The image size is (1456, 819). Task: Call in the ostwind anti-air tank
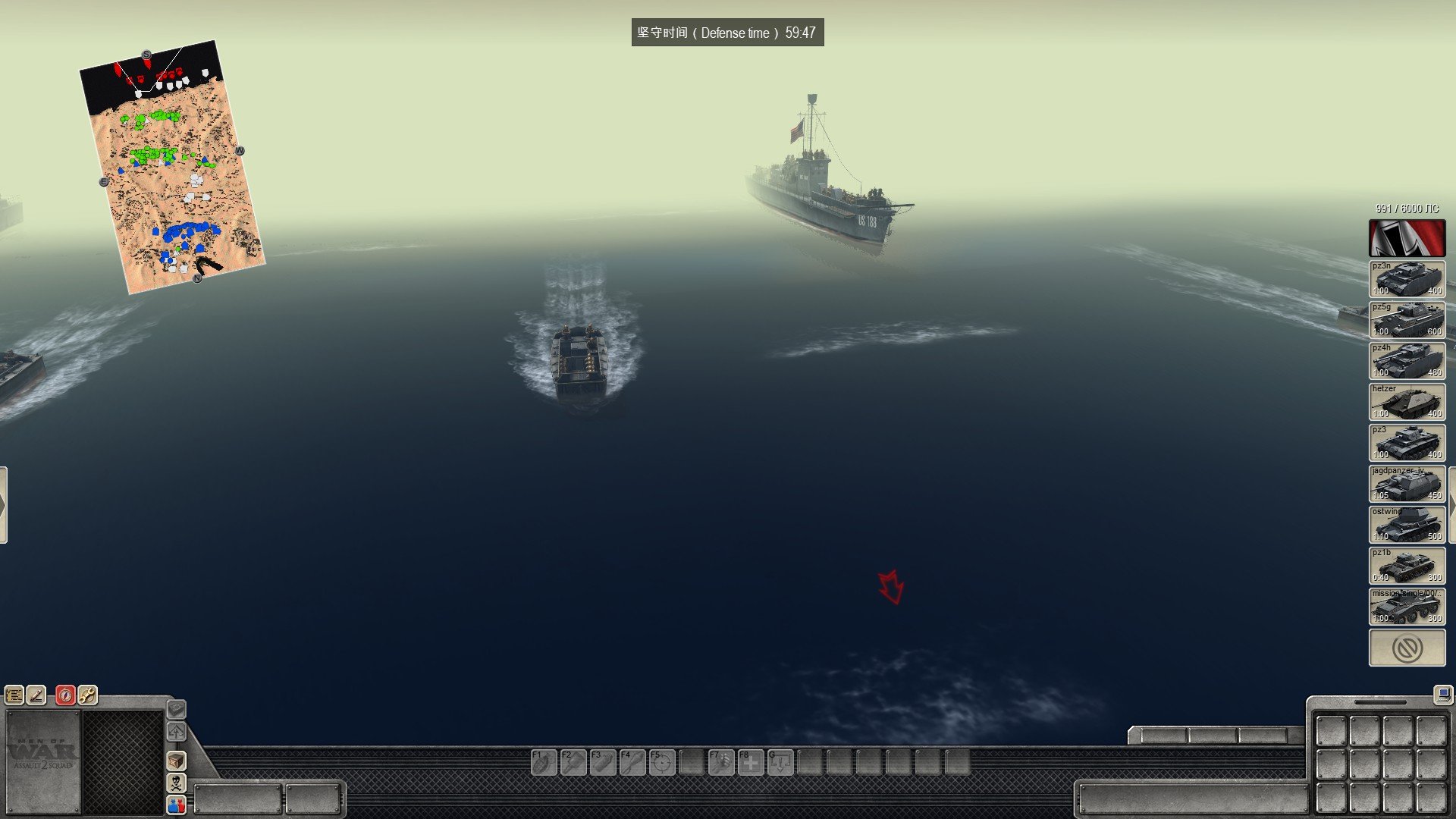point(1407,525)
